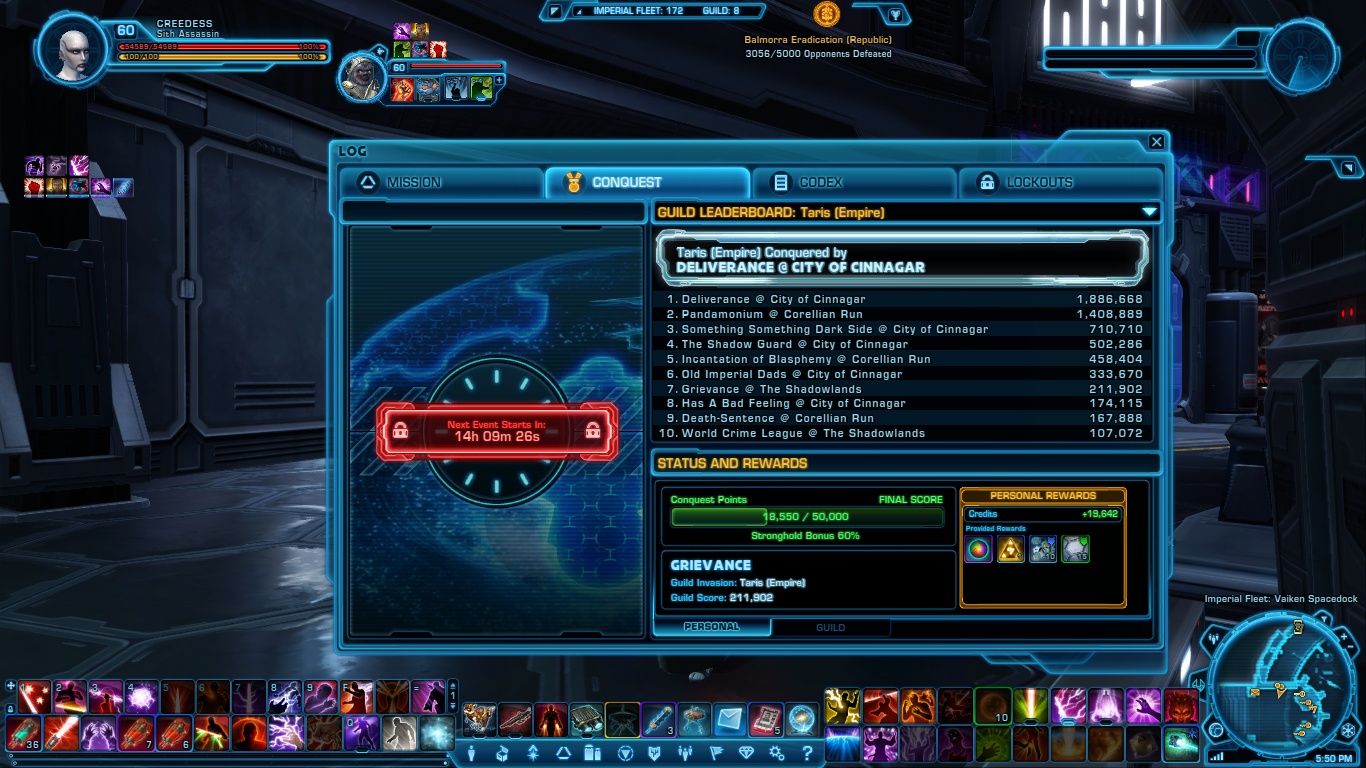Open the locked Next Event Starts In panel
1366x768 pixels.
(x=497, y=430)
